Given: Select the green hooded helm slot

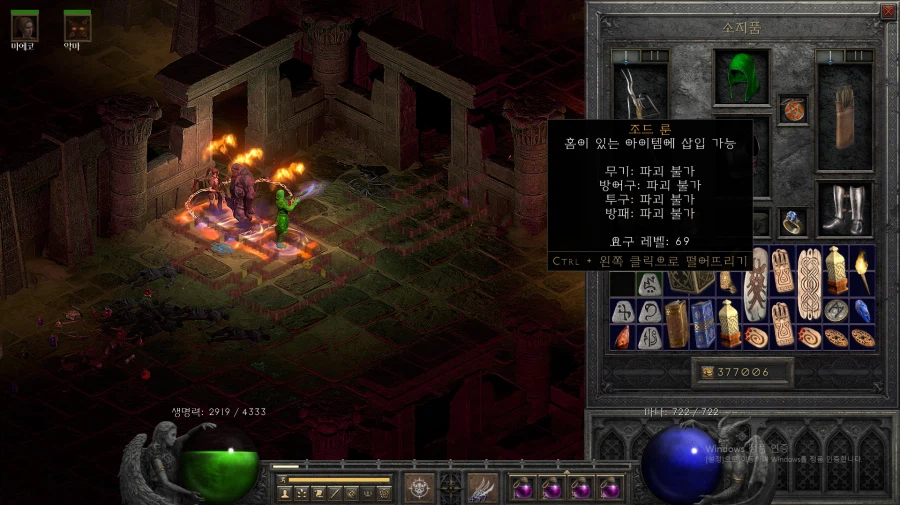Looking at the screenshot, I should (742, 77).
